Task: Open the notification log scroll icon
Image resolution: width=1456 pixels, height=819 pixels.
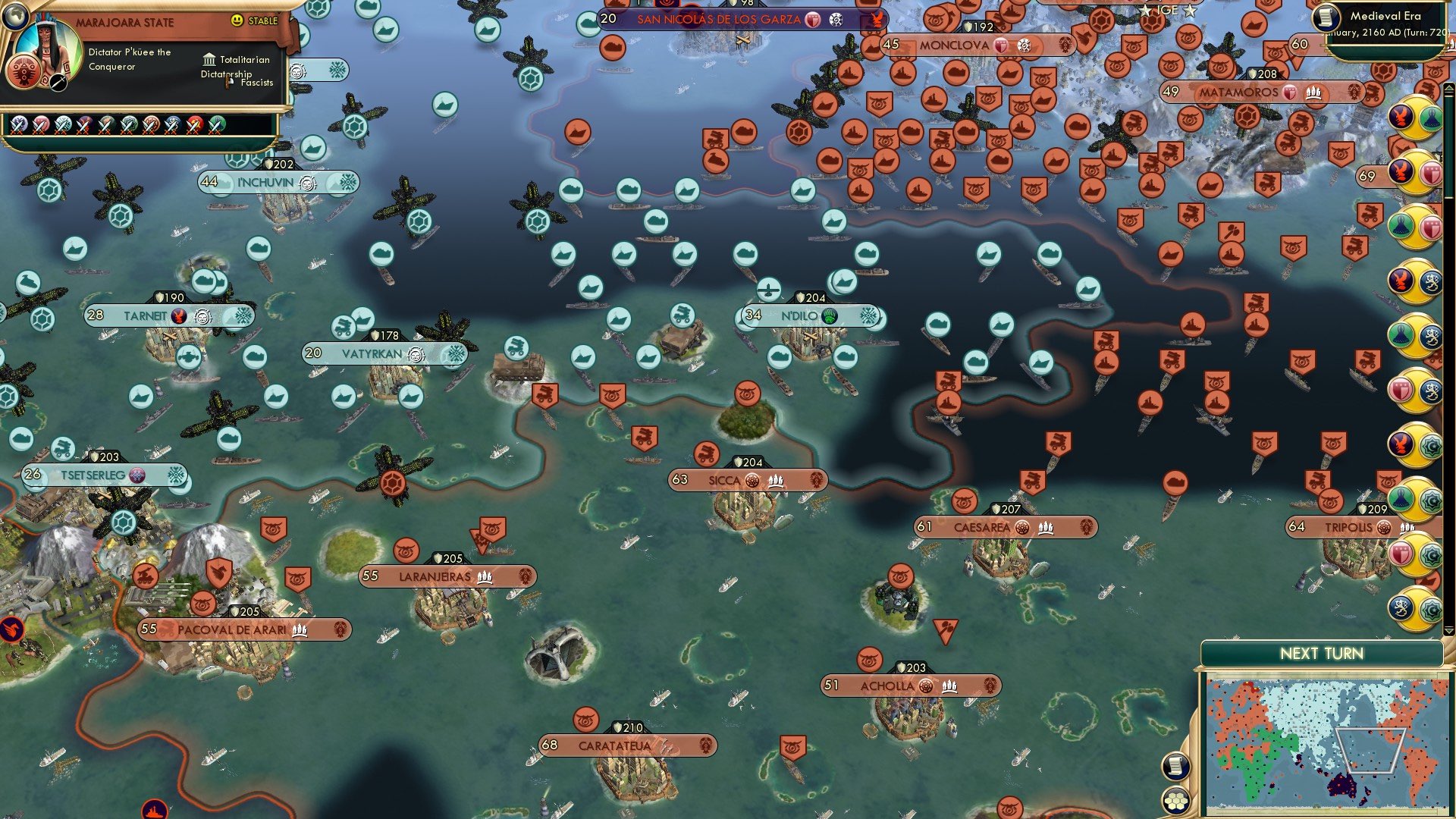Action: [1175, 767]
